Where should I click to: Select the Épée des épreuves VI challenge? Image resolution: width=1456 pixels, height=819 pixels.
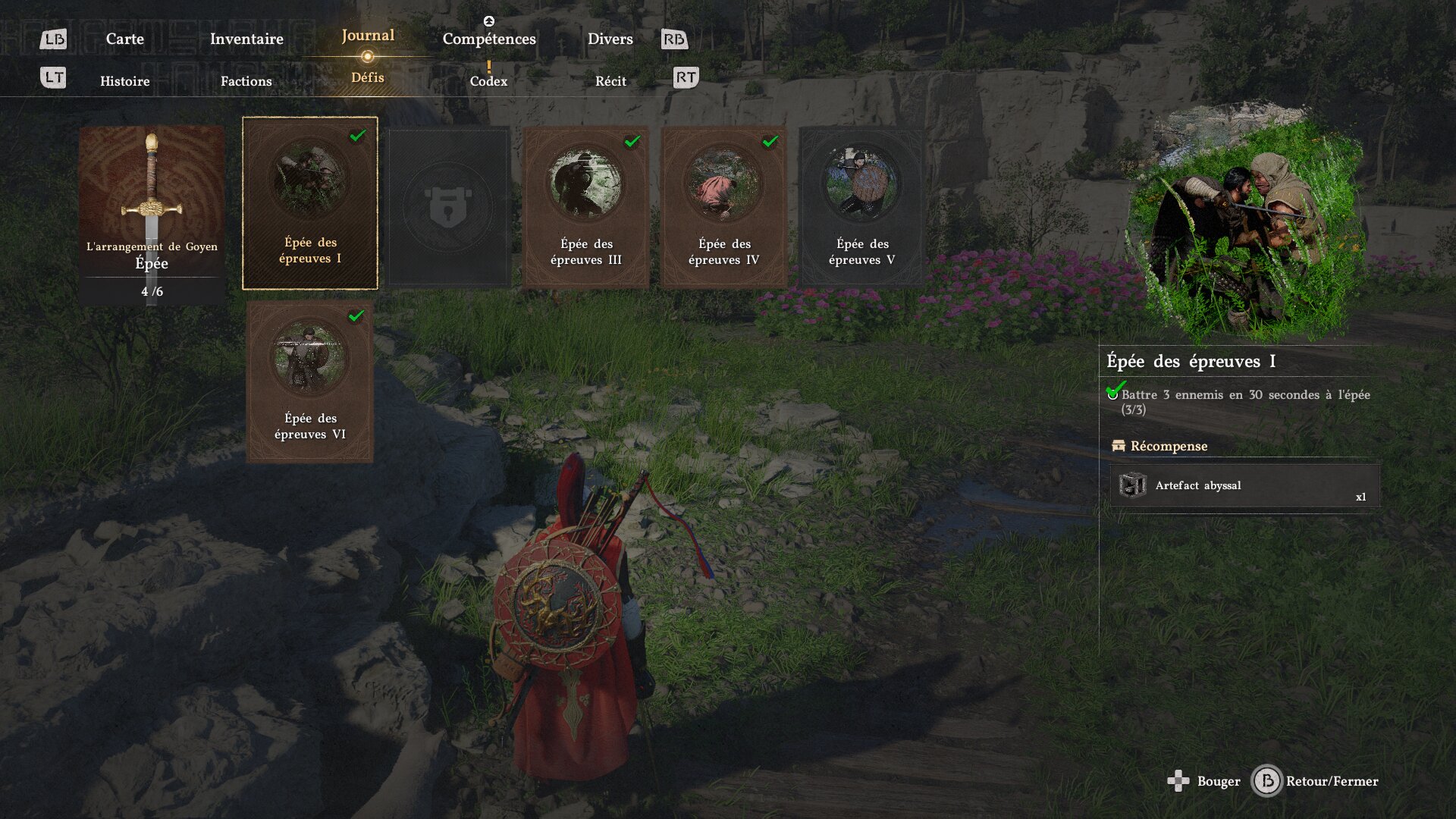(310, 381)
